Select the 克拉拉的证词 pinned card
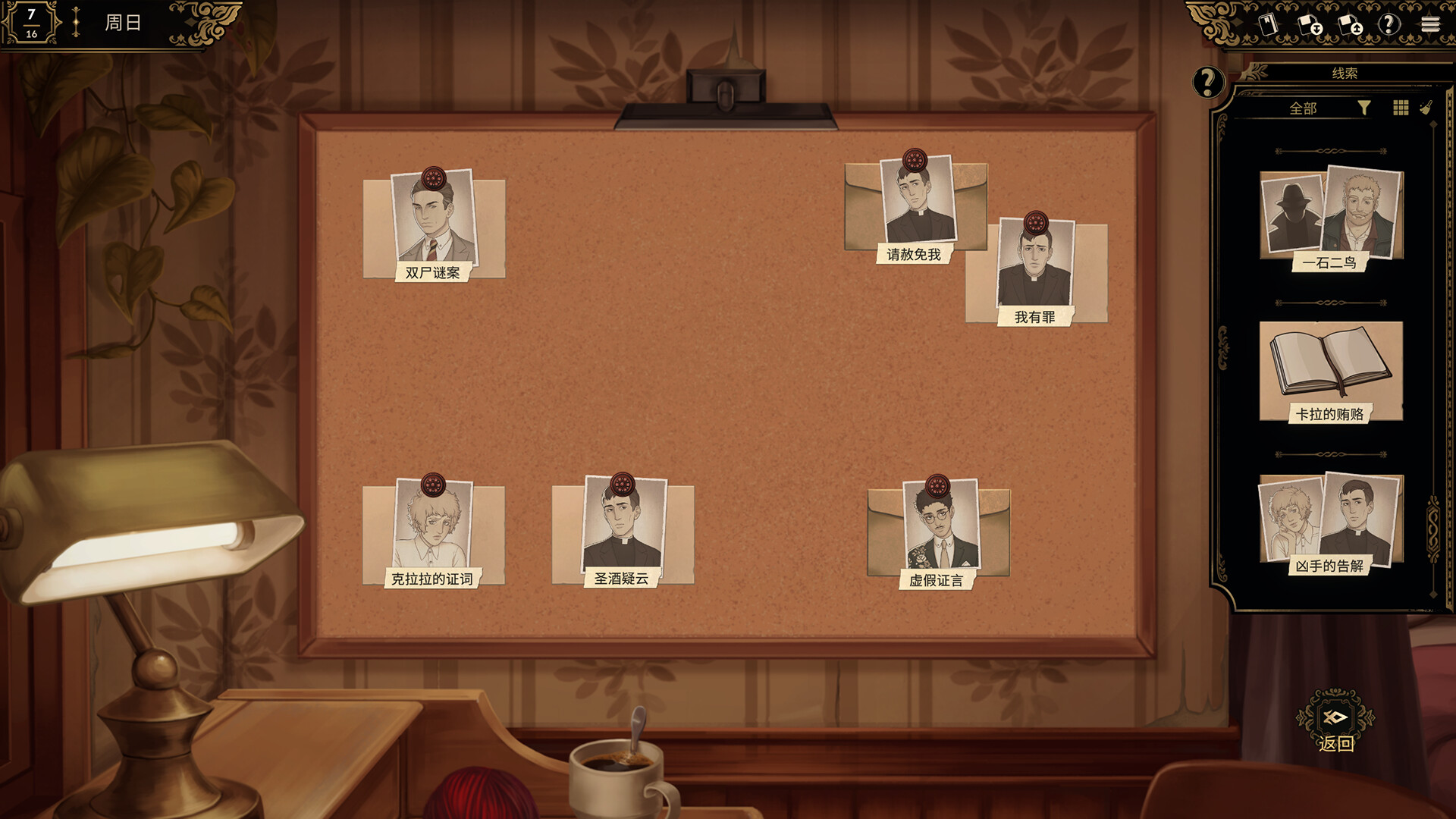Image resolution: width=1456 pixels, height=819 pixels. point(433,532)
